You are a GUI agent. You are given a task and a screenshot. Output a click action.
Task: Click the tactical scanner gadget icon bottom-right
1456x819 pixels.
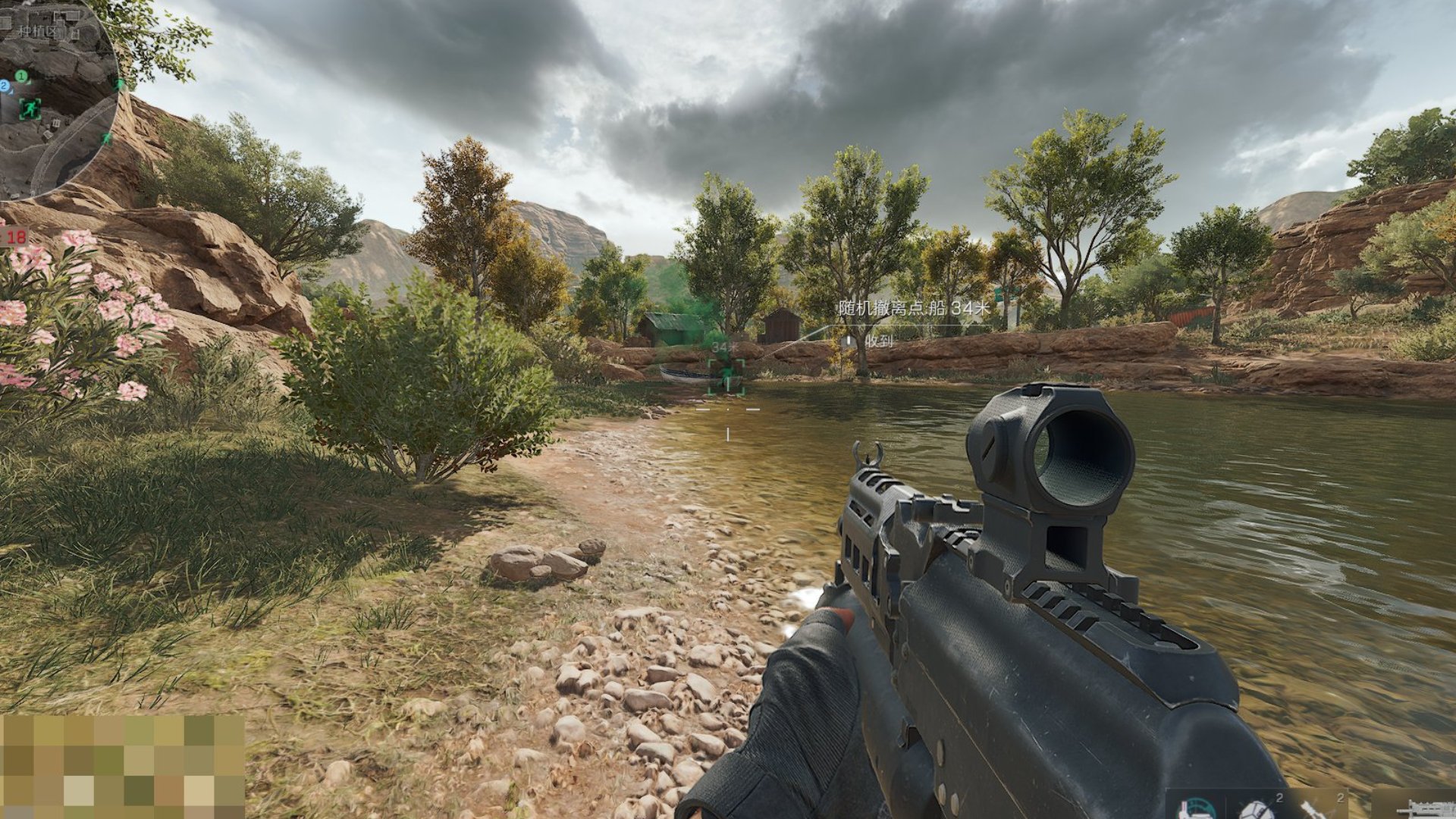pyautogui.click(x=1195, y=808)
